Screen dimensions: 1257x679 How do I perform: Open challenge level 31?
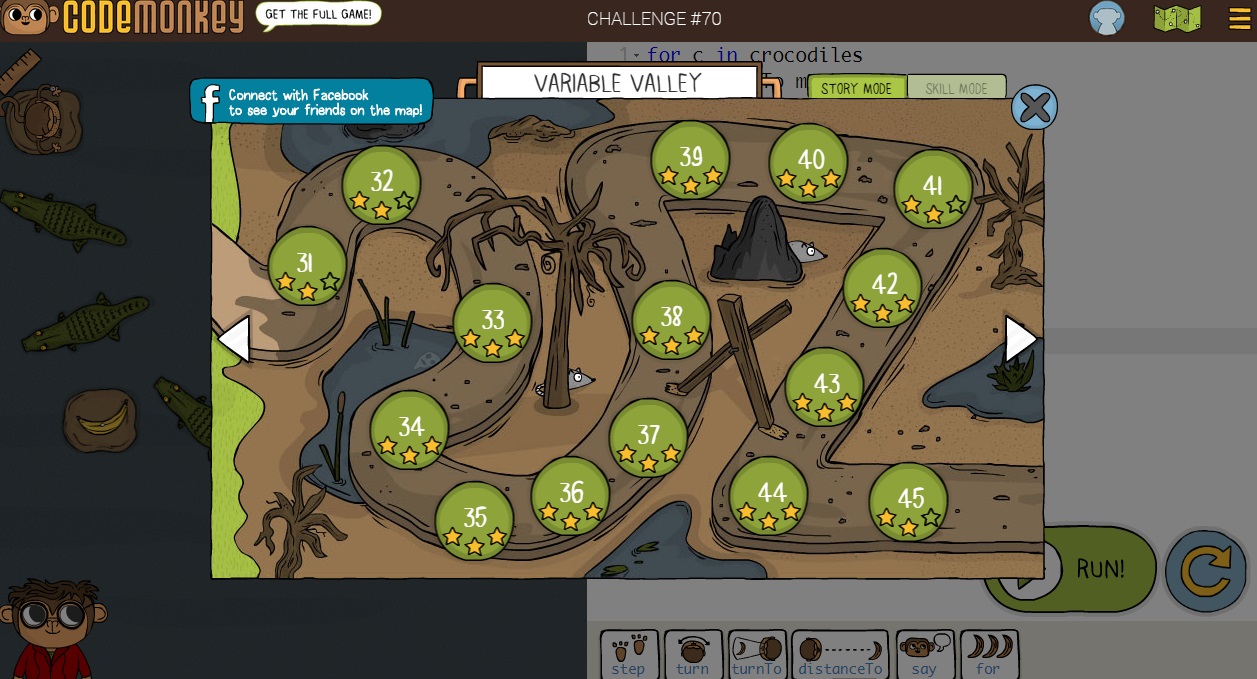(307, 266)
